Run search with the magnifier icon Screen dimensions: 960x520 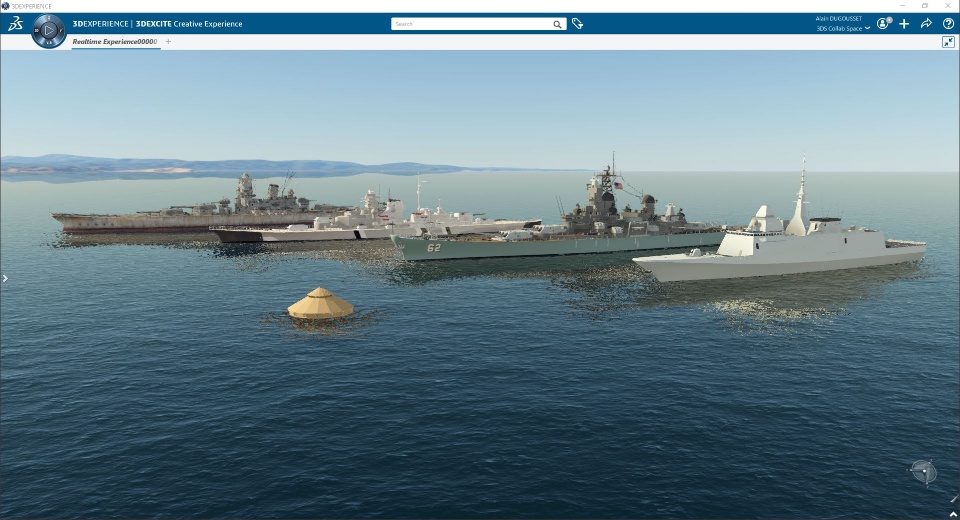pyautogui.click(x=558, y=24)
